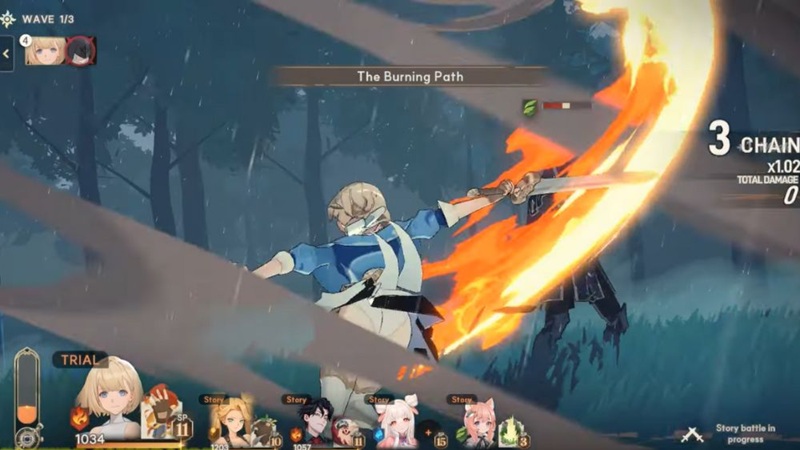The height and width of the screenshot is (450, 800).
Task: Collapse the turn order panel with the arrow
Action: [7, 53]
